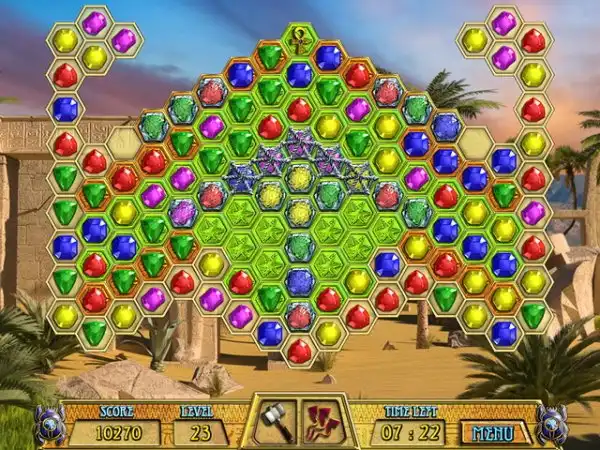
Task: Activate the red shards power-up
Action: pos(325,422)
